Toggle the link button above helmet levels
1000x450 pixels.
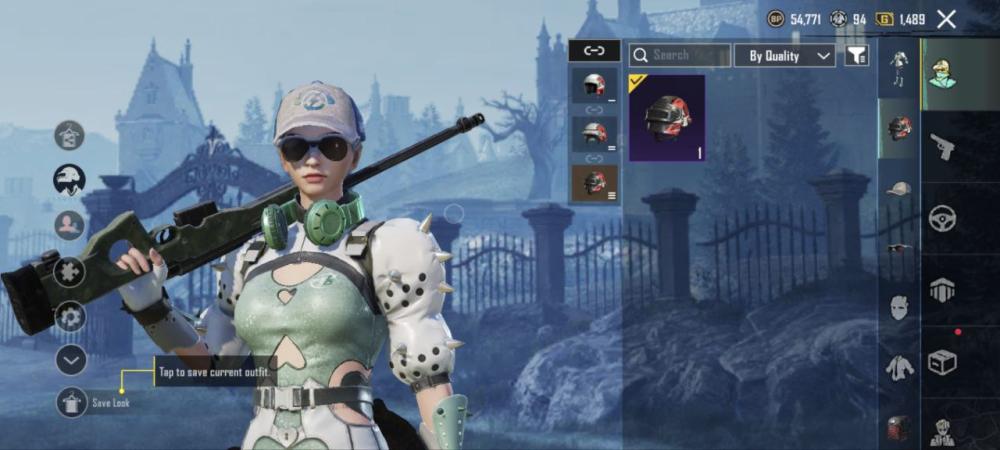tap(594, 50)
